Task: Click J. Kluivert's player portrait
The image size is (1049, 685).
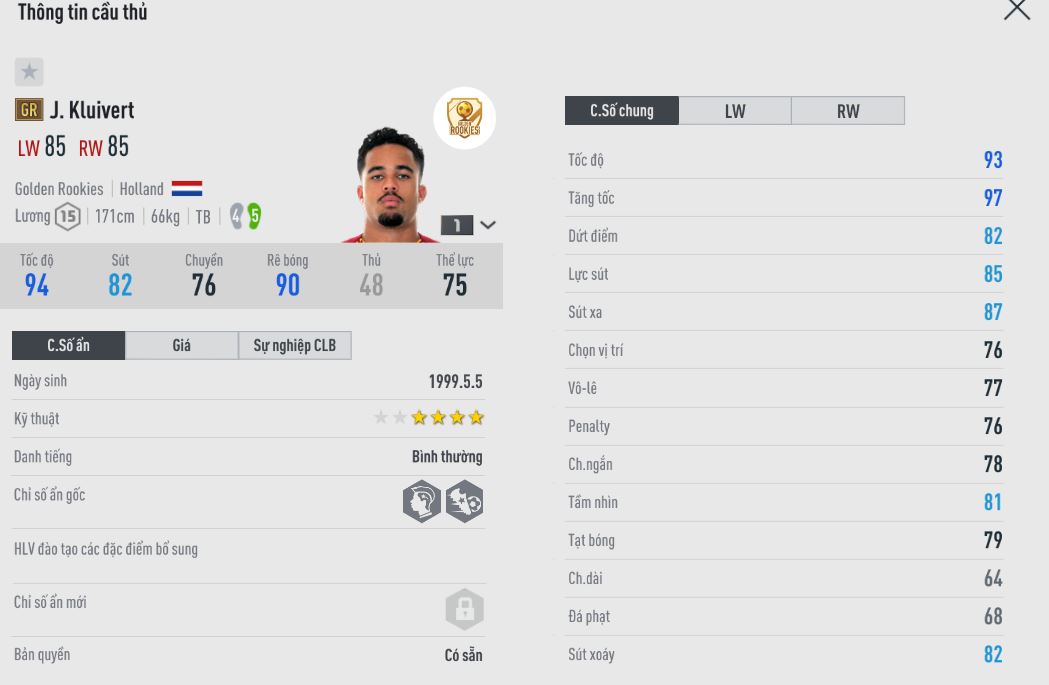Action: [x=390, y=187]
